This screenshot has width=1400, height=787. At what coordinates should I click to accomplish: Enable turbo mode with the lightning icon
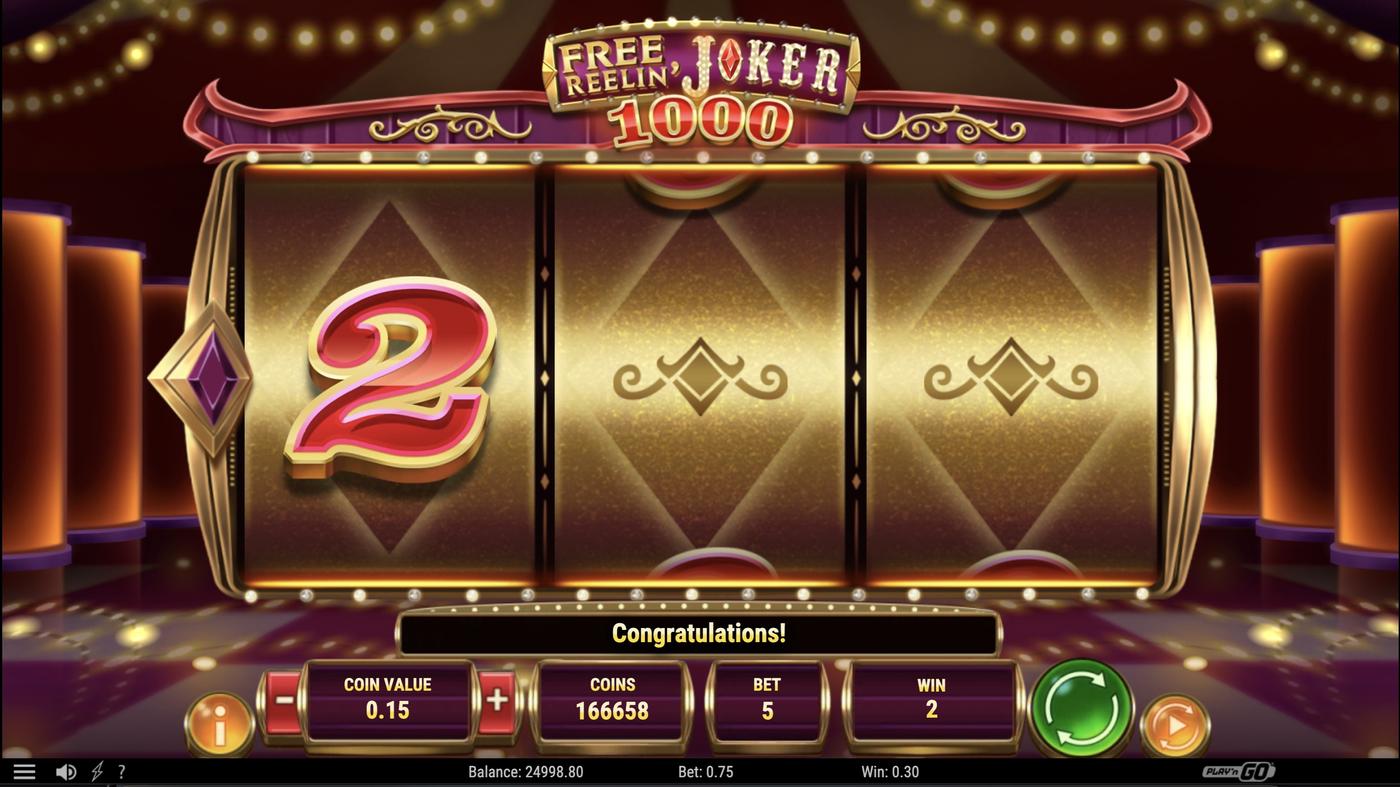(x=95, y=770)
